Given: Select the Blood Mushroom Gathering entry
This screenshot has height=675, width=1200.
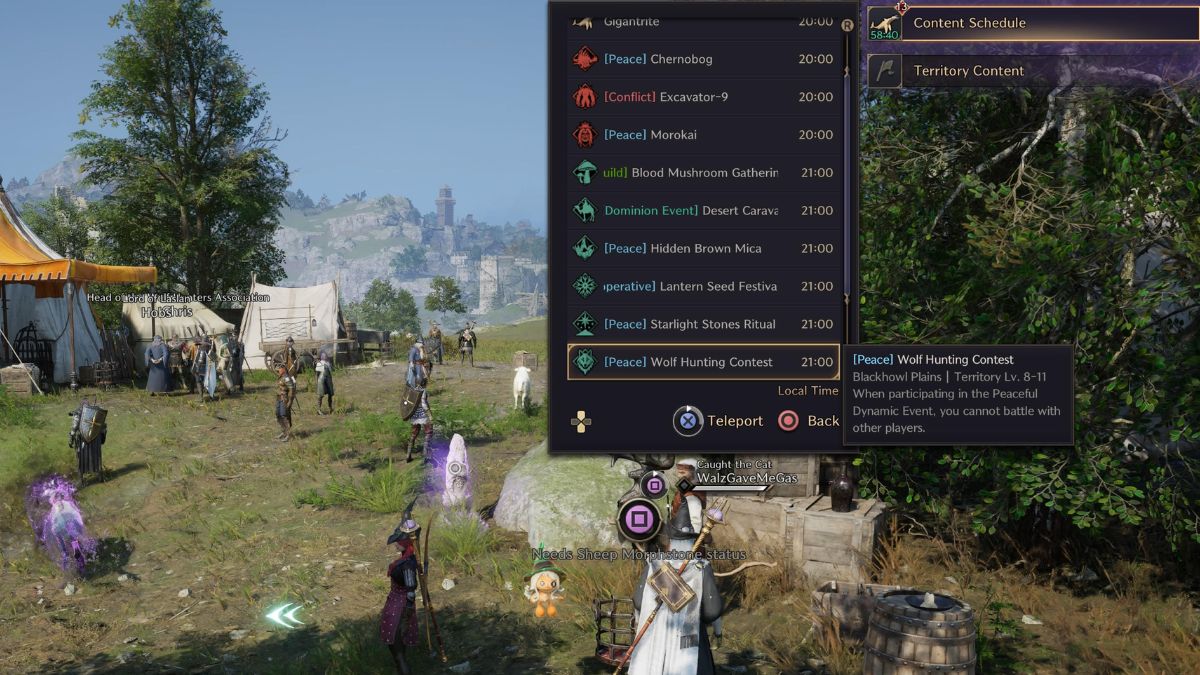Looking at the screenshot, I should 703,173.
